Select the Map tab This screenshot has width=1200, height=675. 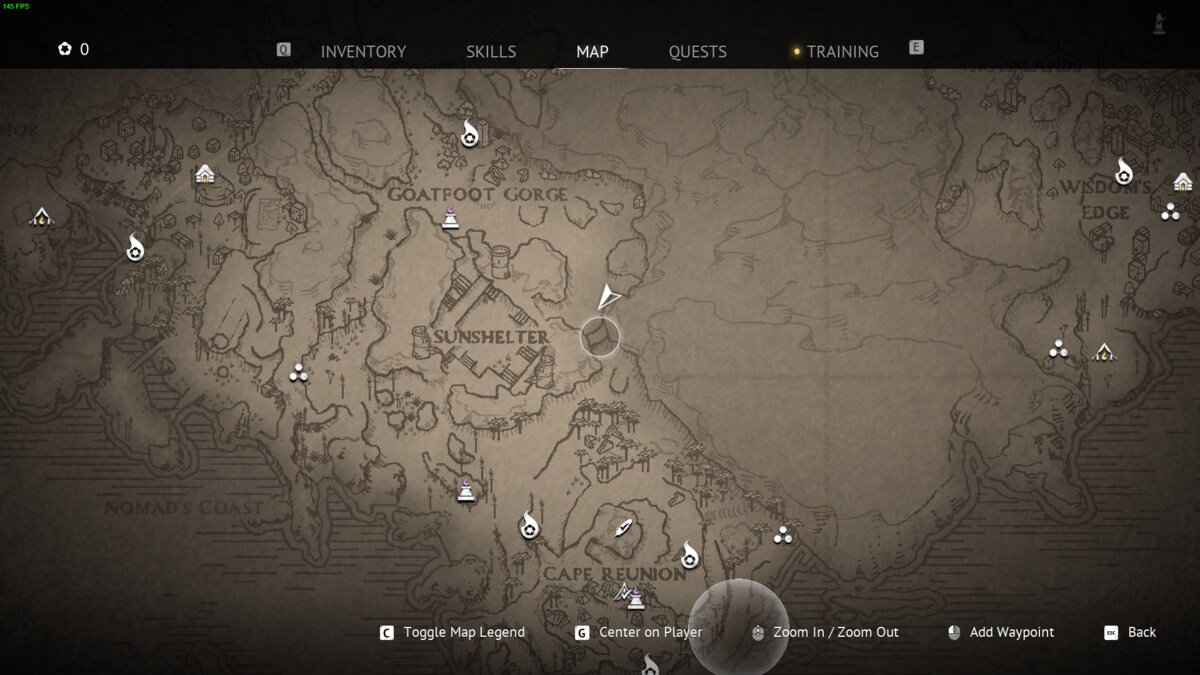pos(592,52)
